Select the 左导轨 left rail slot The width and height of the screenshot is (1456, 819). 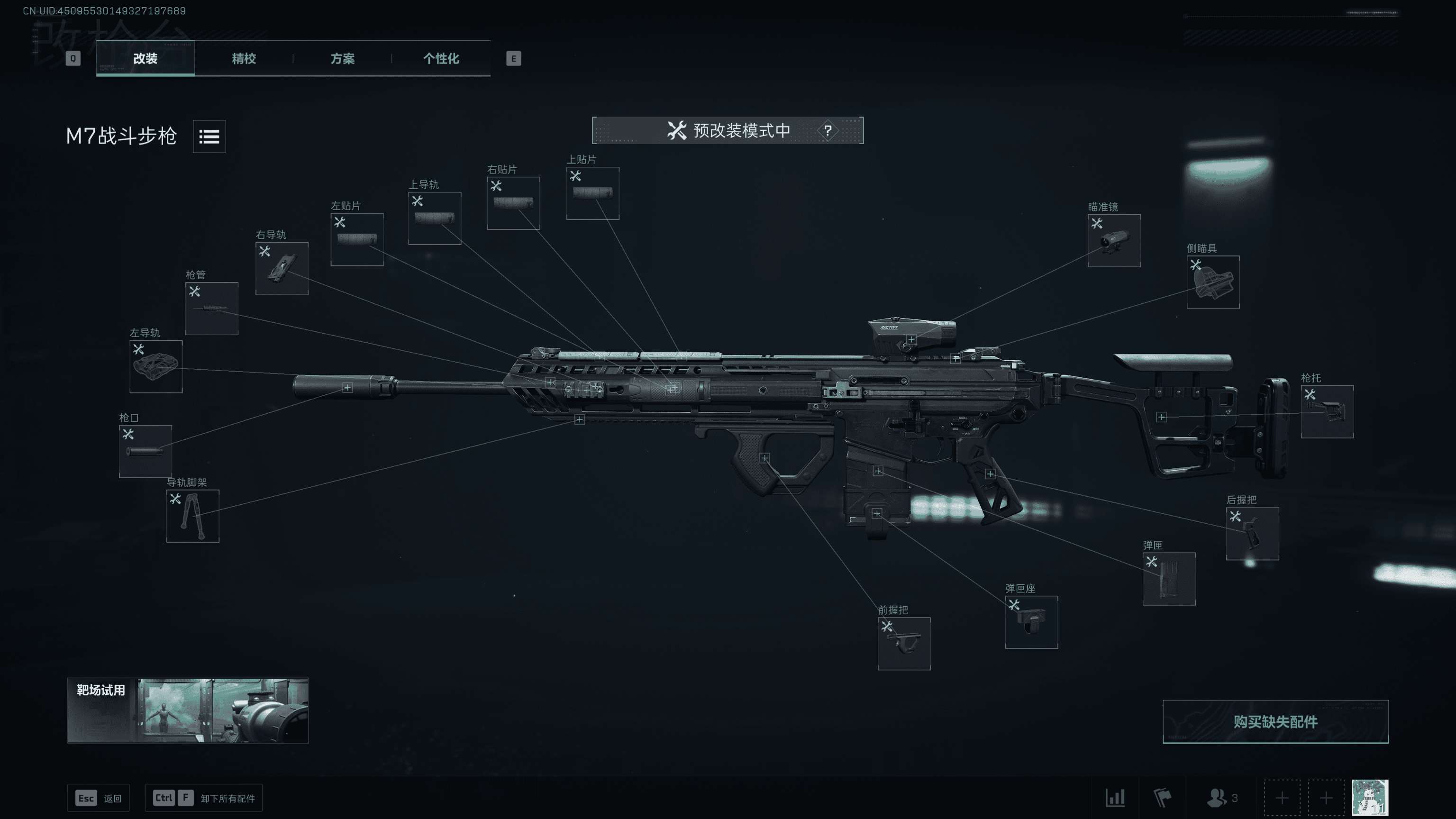coord(155,366)
